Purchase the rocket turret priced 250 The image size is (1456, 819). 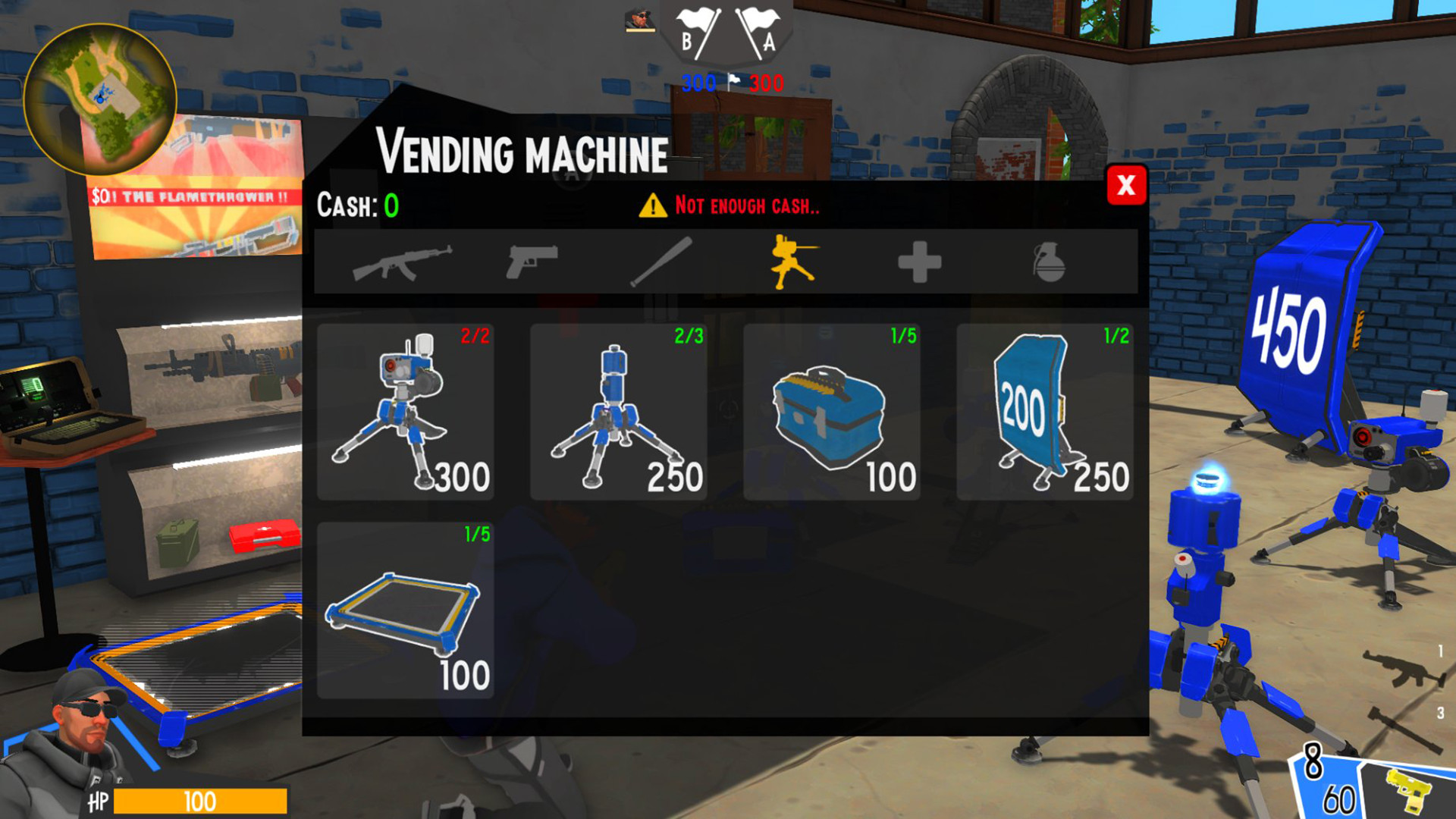(x=619, y=413)
